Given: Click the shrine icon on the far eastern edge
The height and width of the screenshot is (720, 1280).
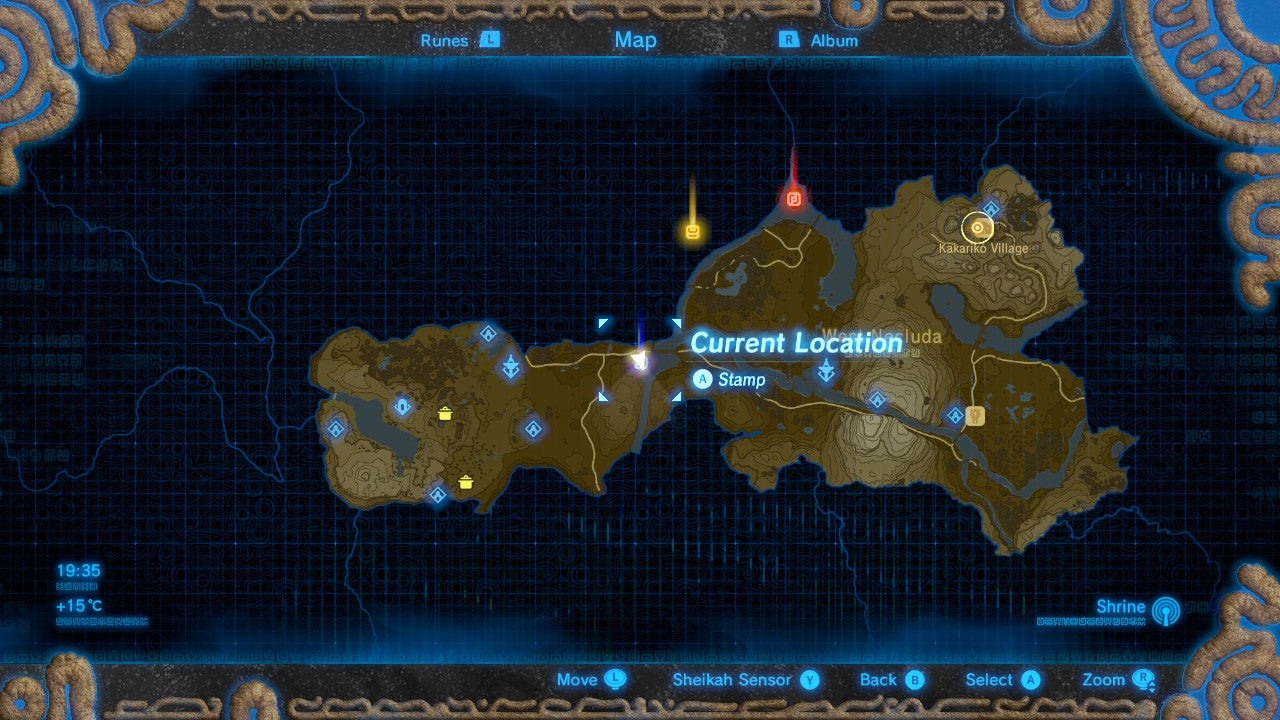Looking at the screenshot, I should (x=957, y=415).
